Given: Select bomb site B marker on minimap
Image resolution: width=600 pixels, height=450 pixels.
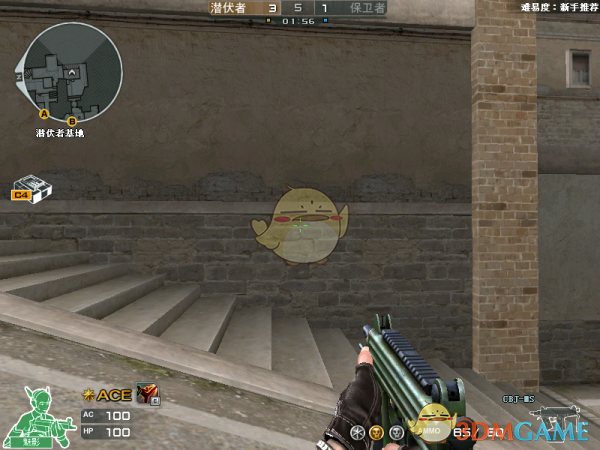Looking at the screenshot, I should coord(71,121).
